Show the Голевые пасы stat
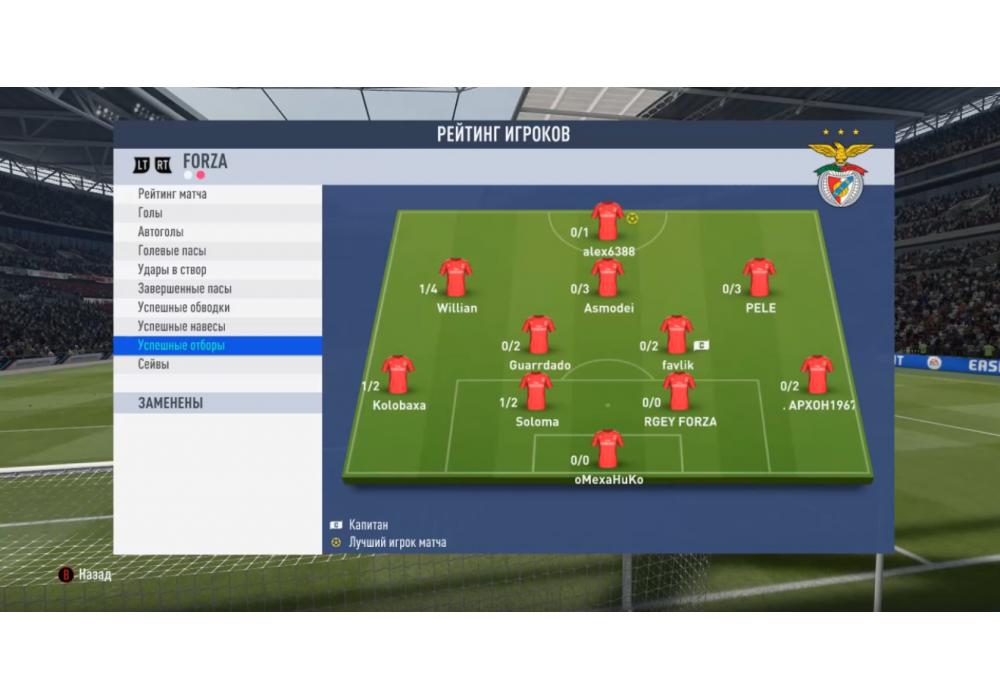Image resolution: width=1000 pixels, height=700 pixels. click(x=217, y=251)
